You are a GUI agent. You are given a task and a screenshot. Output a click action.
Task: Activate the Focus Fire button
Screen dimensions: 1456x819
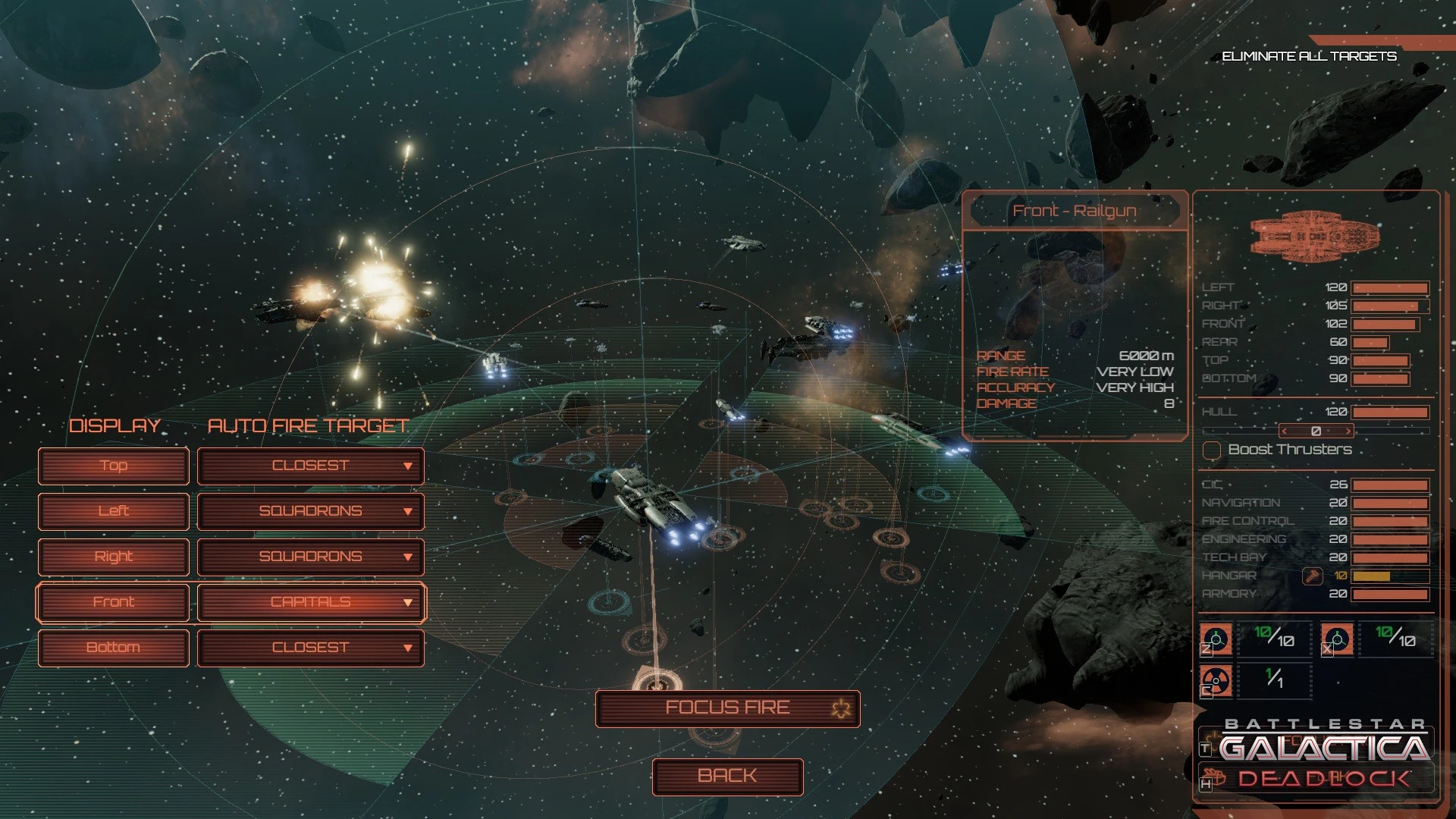[x=727, y=708]
